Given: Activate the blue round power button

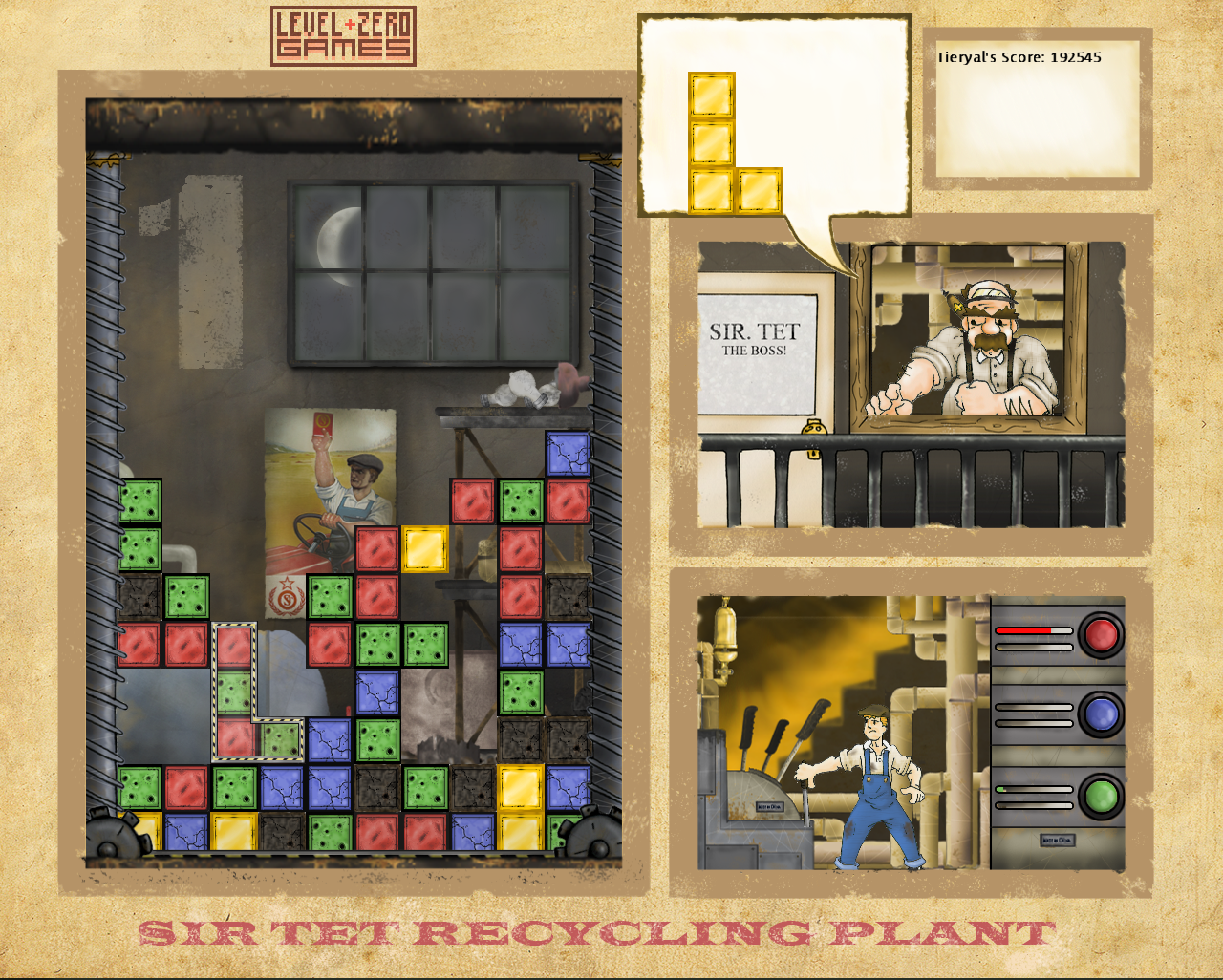Looking at the screenshot, I should (1101, 714).
